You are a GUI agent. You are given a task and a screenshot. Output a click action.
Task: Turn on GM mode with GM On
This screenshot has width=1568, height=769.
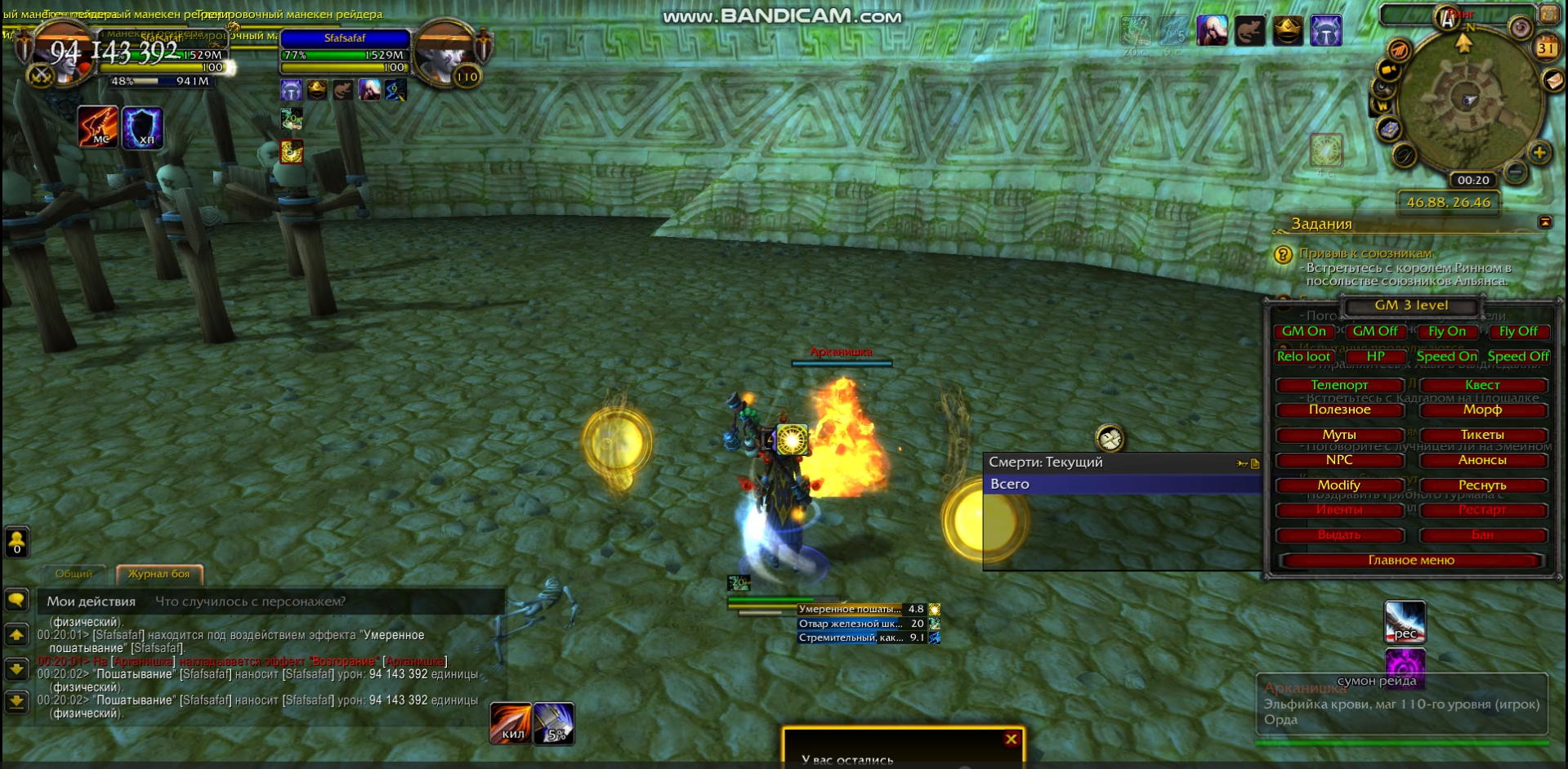[x=1303, y=331]
